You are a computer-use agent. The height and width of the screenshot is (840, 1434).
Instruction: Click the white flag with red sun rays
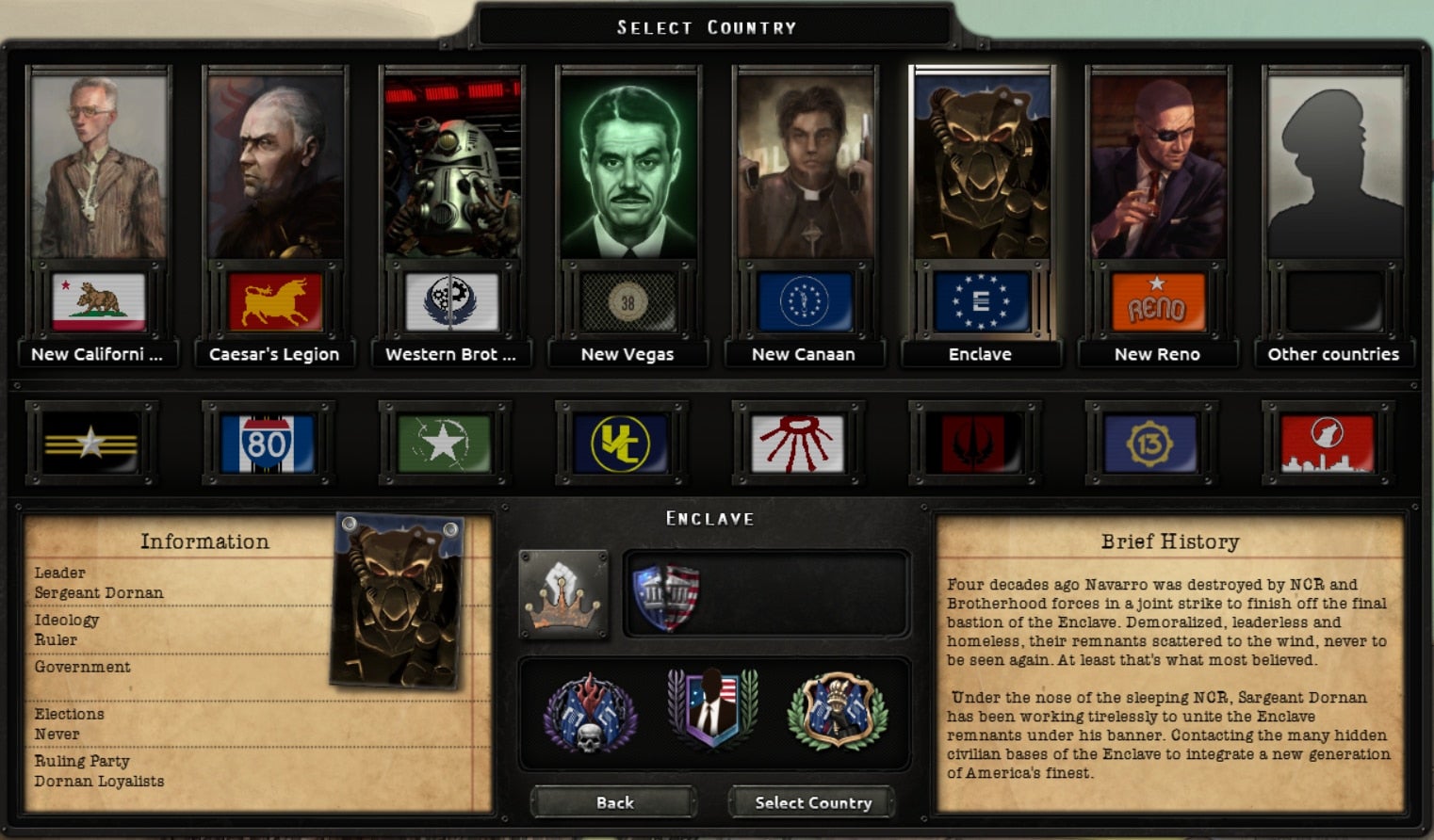pyautogui.click(x=798, y=443)
